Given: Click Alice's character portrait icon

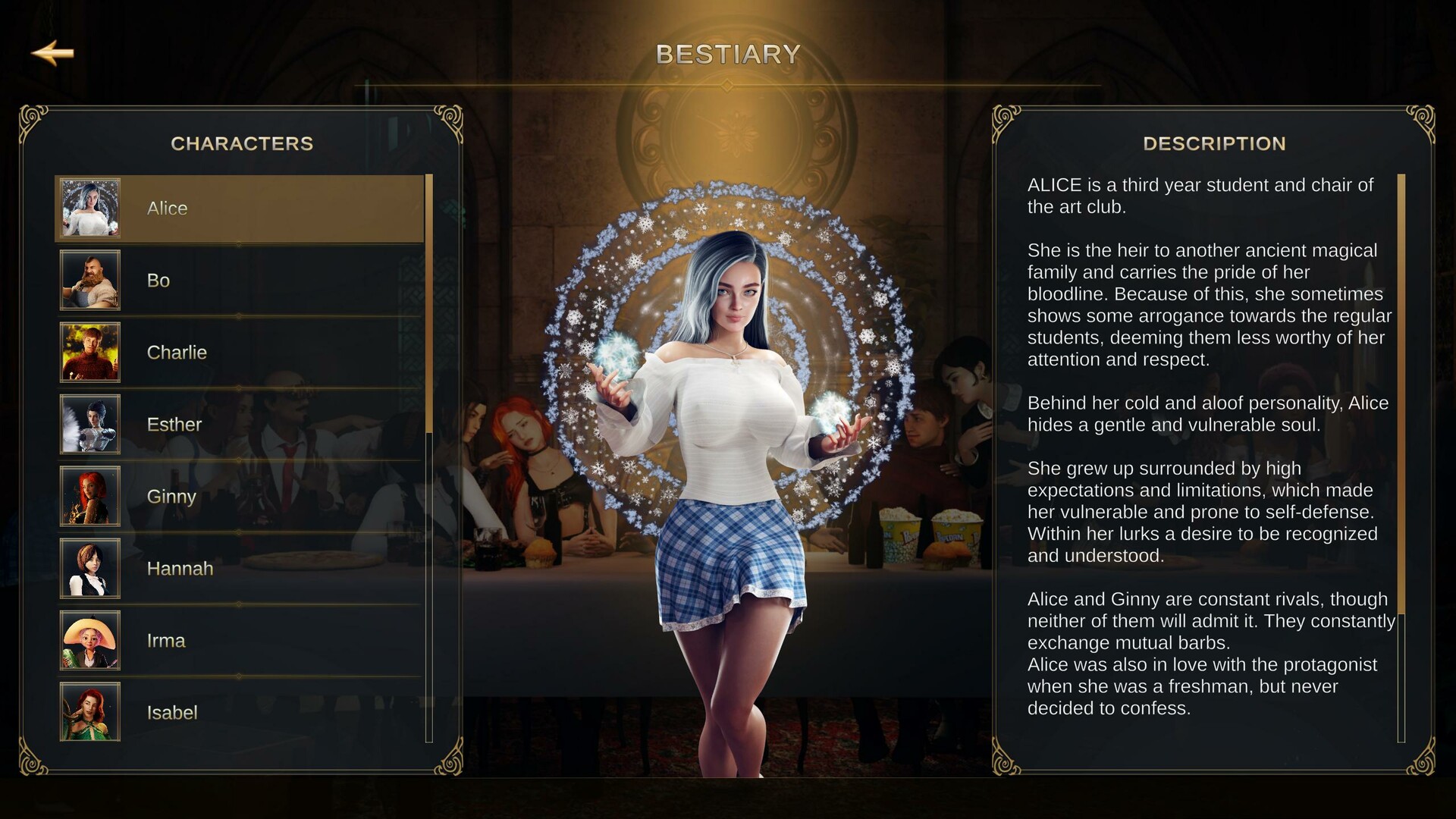Looking at the screenshot, I should pos(89,207).
